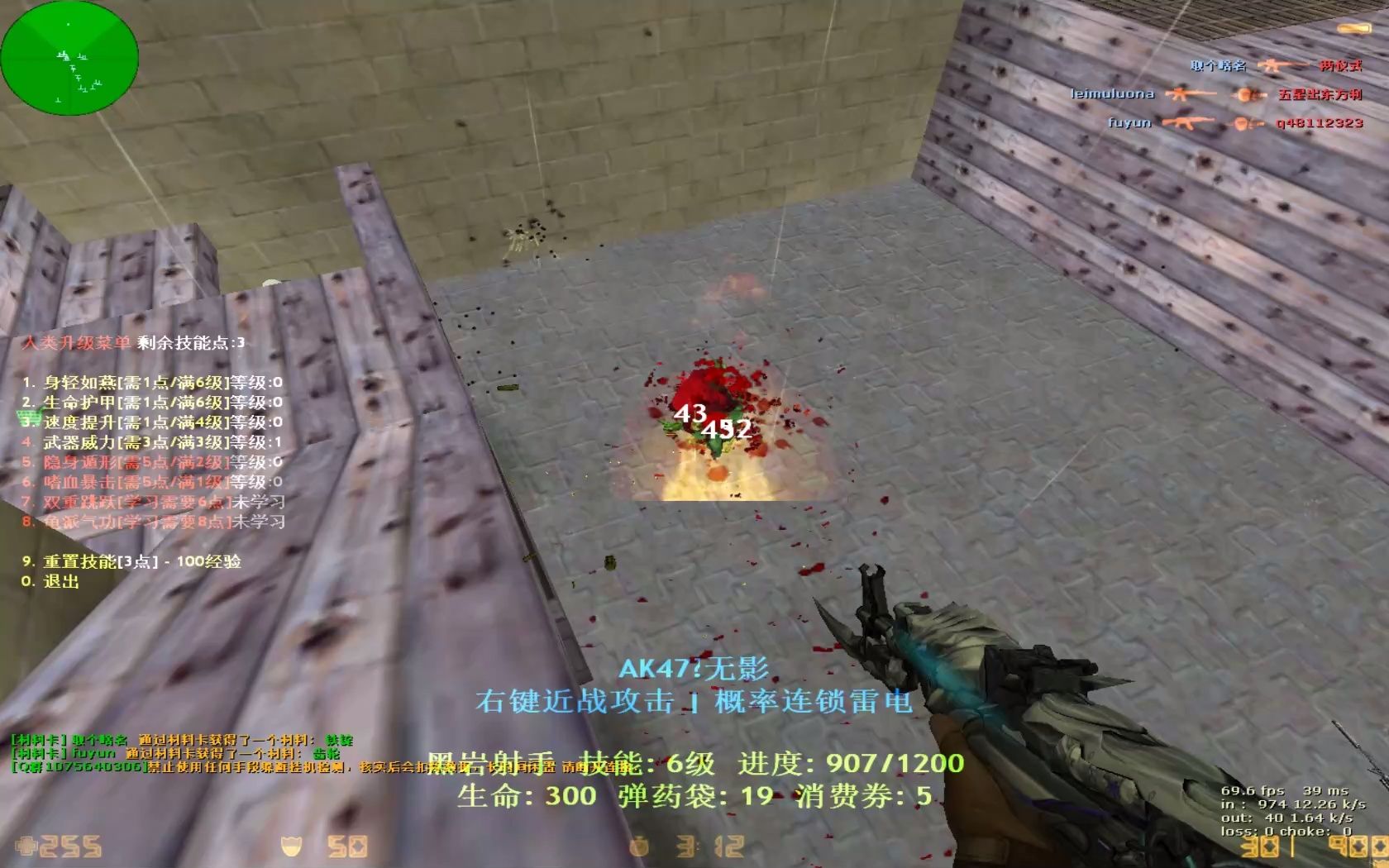Click the radar minimap circle

point(70,58)
